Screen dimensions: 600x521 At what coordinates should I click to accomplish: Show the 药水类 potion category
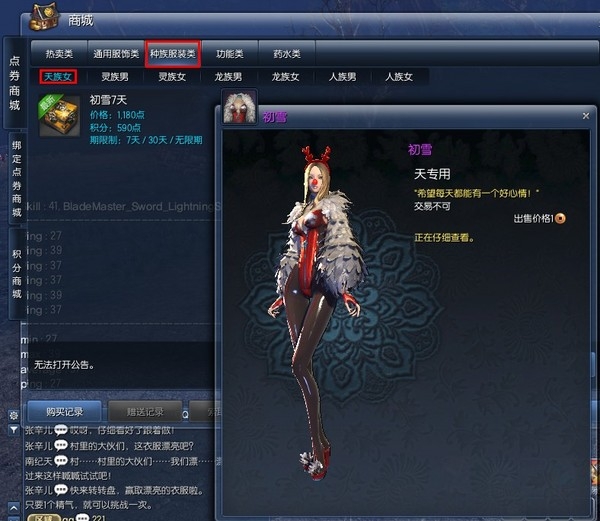[x=287, y=53]
